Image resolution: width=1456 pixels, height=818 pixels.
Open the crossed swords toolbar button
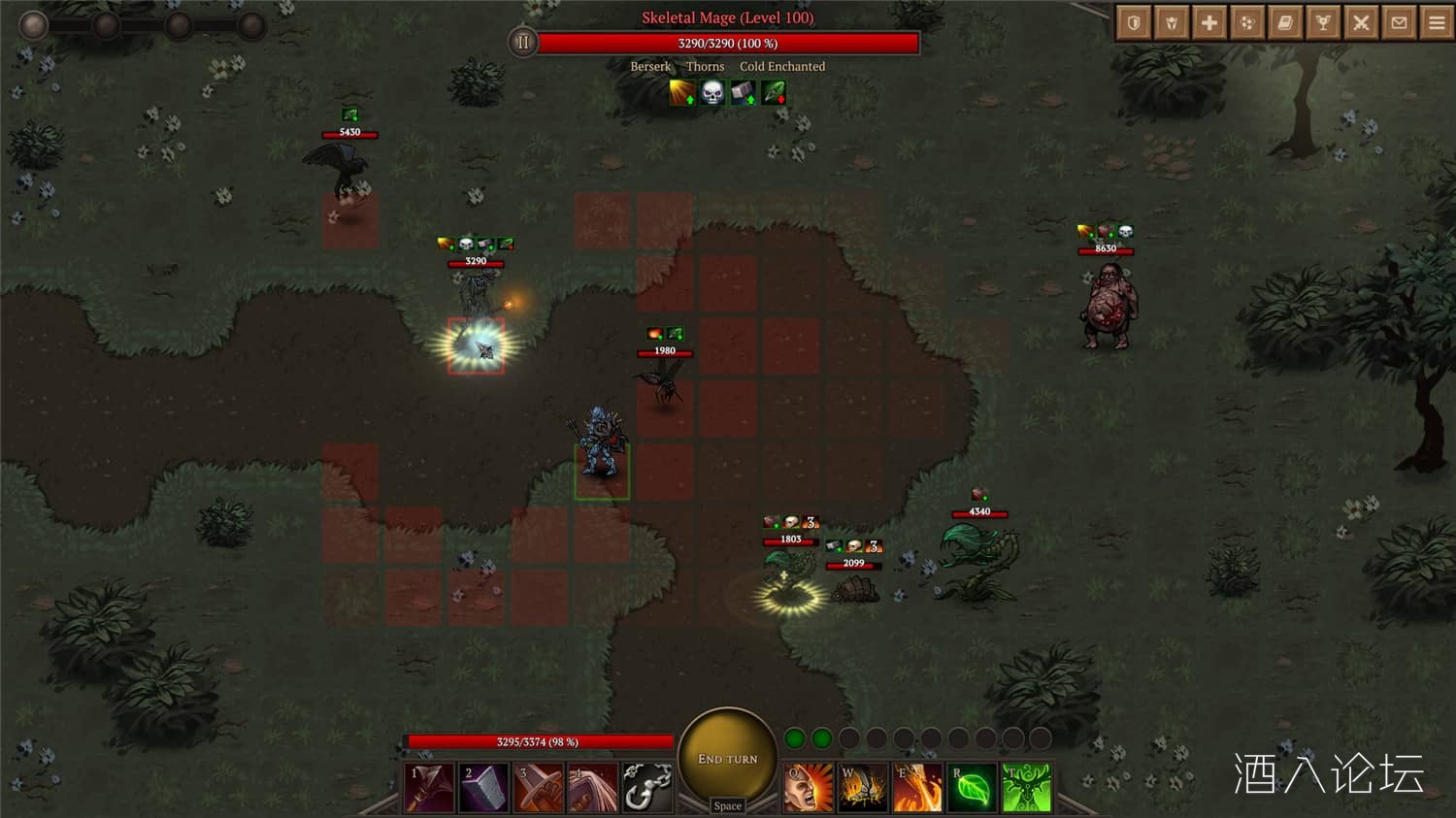(1361, 22)
